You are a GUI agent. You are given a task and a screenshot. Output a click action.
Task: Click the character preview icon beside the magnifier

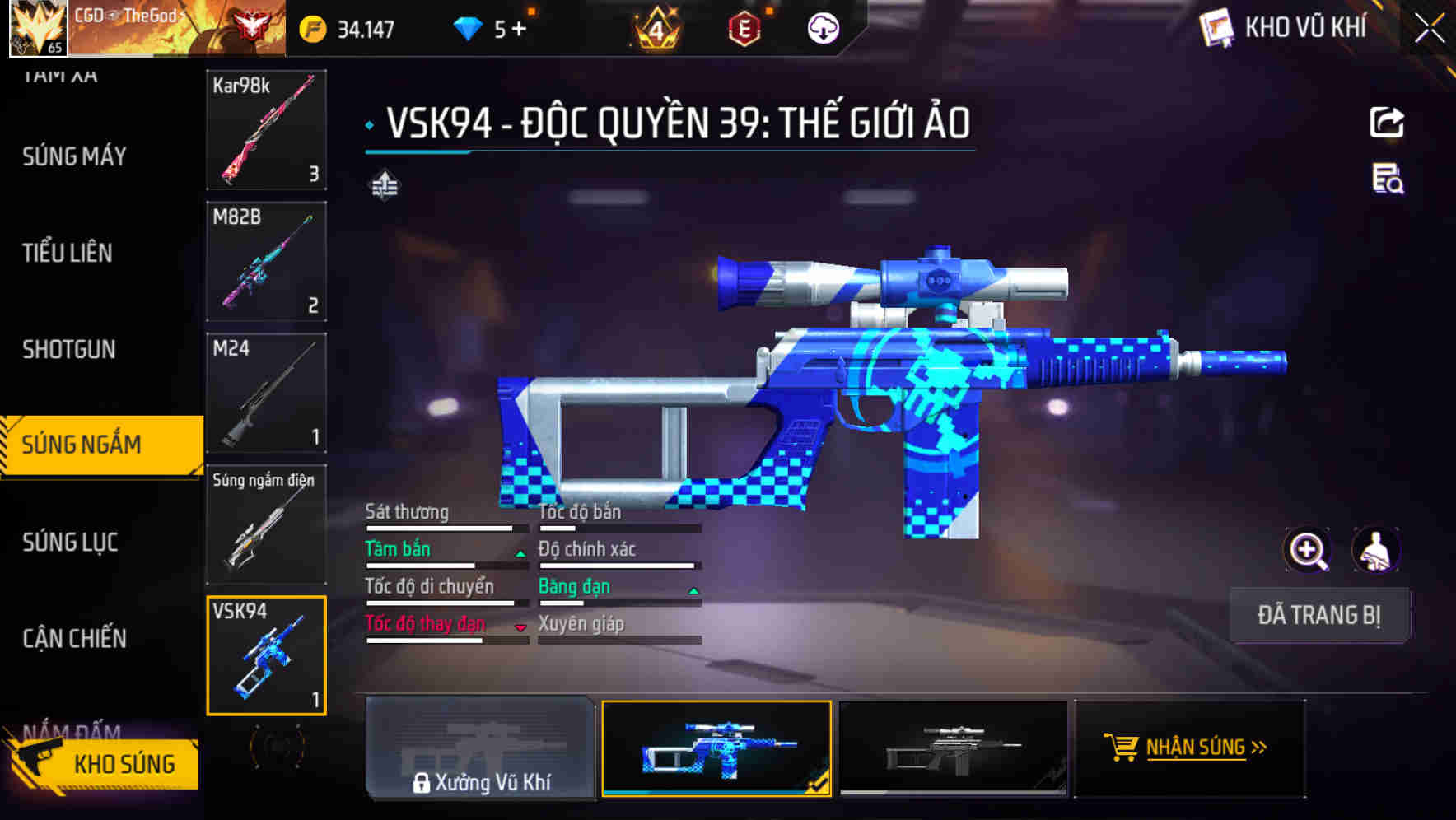point(1376,550)
